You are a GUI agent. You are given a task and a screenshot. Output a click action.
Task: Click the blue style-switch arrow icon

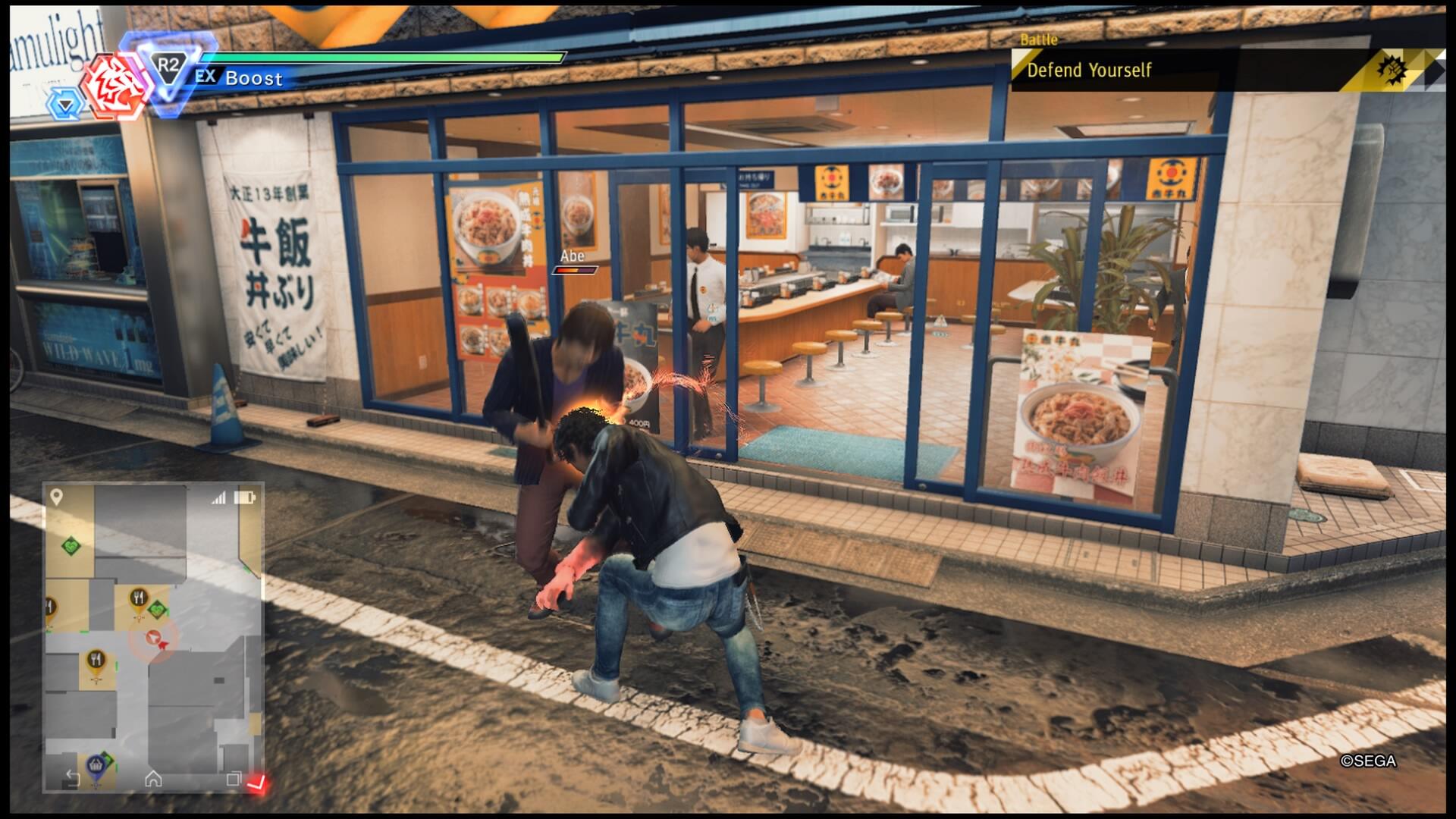(x=65, y=105)
